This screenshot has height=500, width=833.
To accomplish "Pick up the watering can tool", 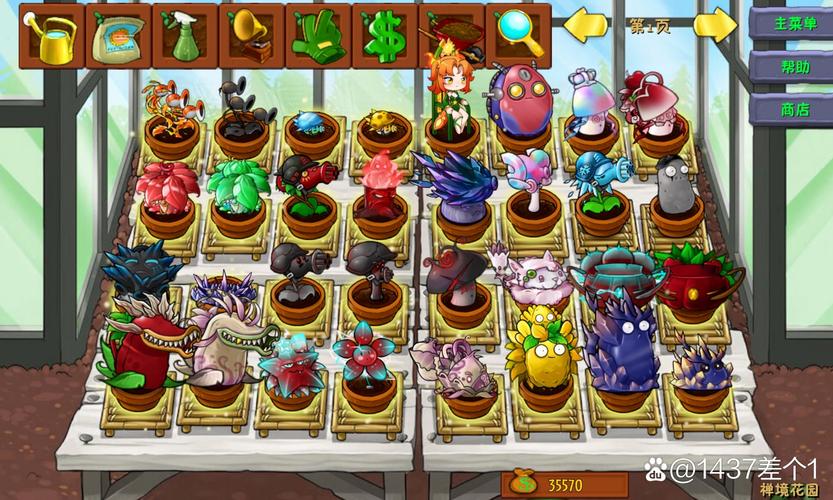I will point(51,36).
